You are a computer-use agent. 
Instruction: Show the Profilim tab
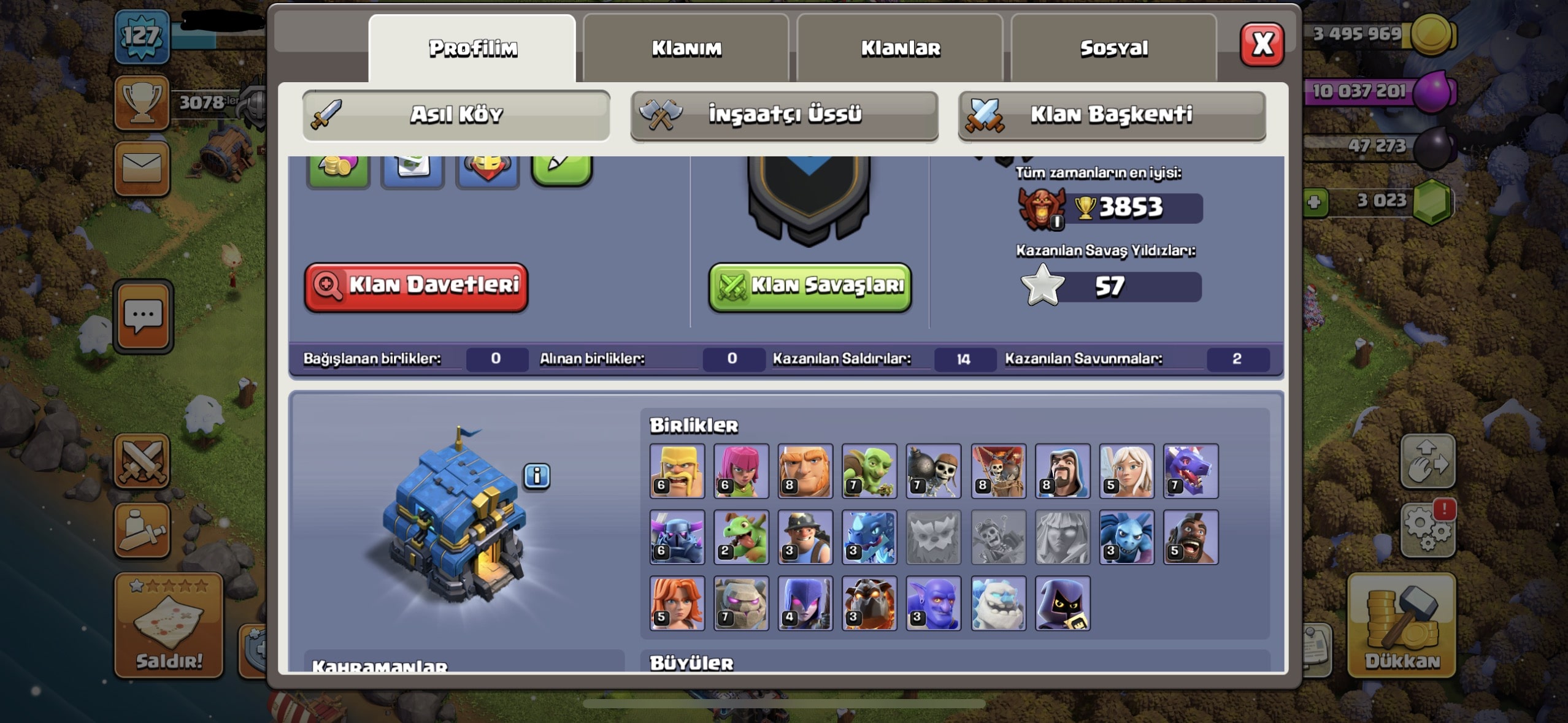472,48
